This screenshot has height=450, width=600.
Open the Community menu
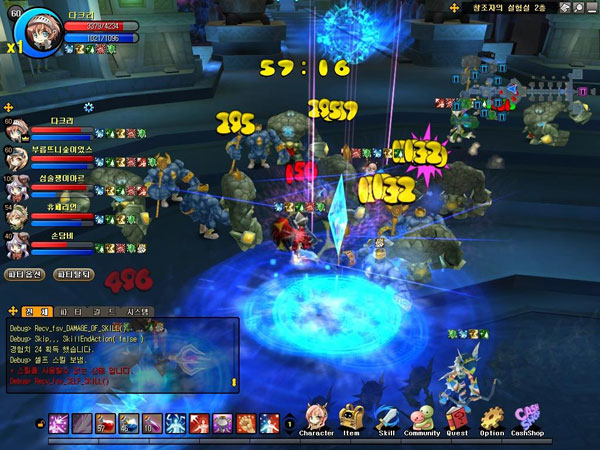click(422, 421)
